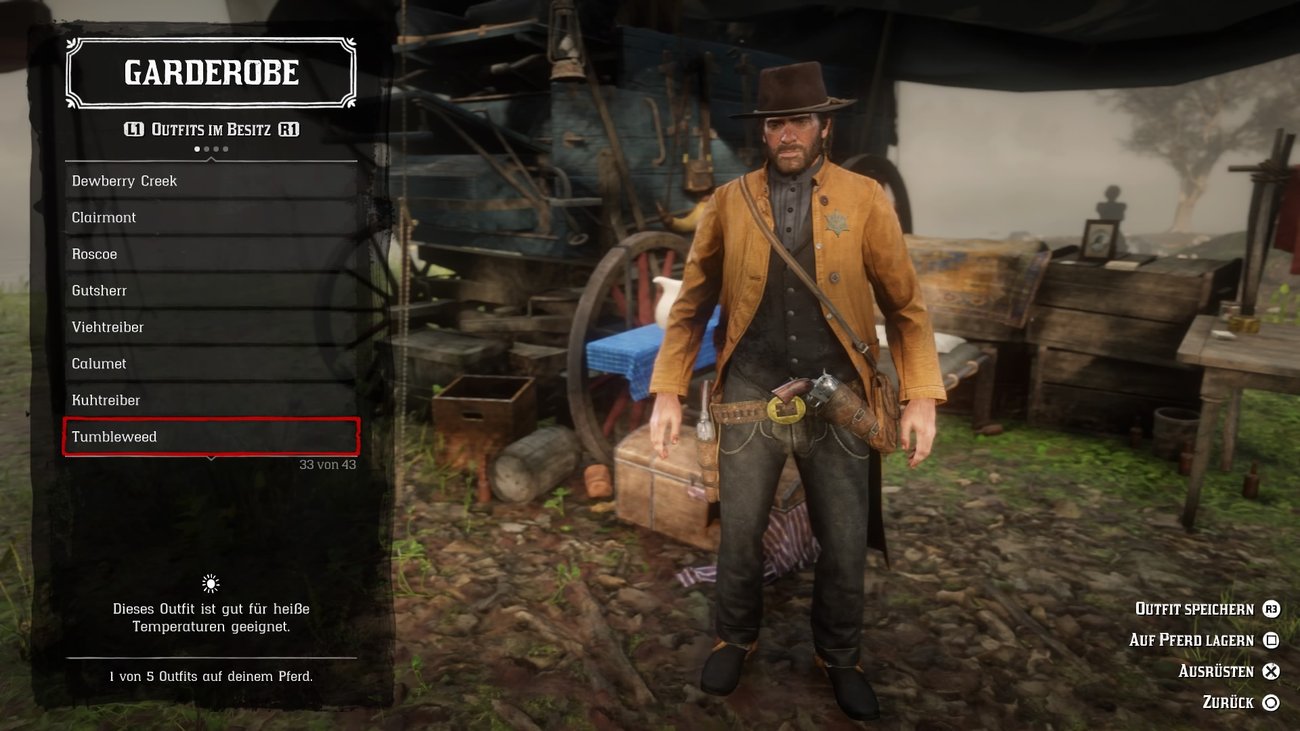1300x731 pixels.
Task: Click the 33 von 43 counter
Action: 328,464
